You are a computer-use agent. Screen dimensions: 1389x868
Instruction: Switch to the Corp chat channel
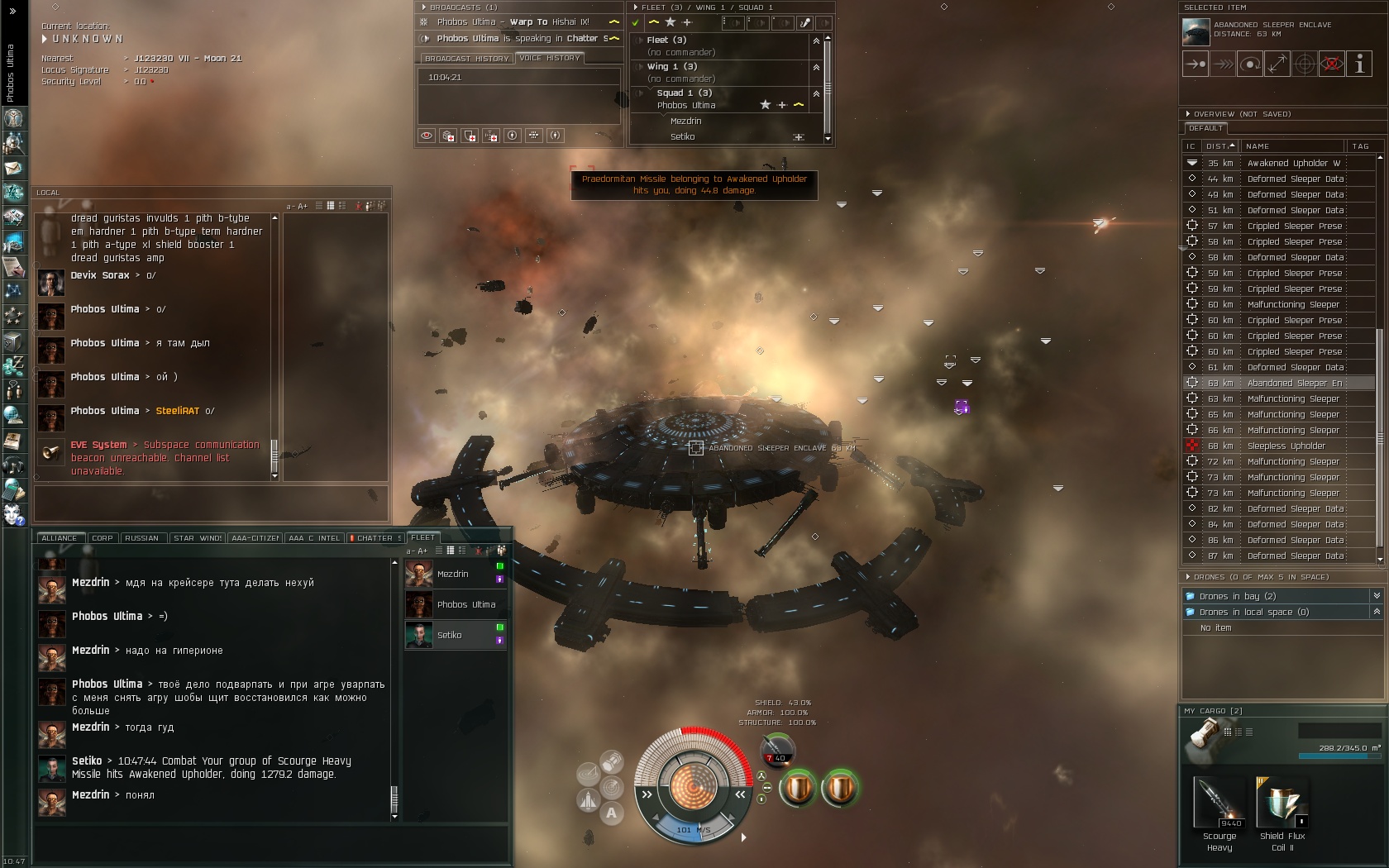[103, 538]
